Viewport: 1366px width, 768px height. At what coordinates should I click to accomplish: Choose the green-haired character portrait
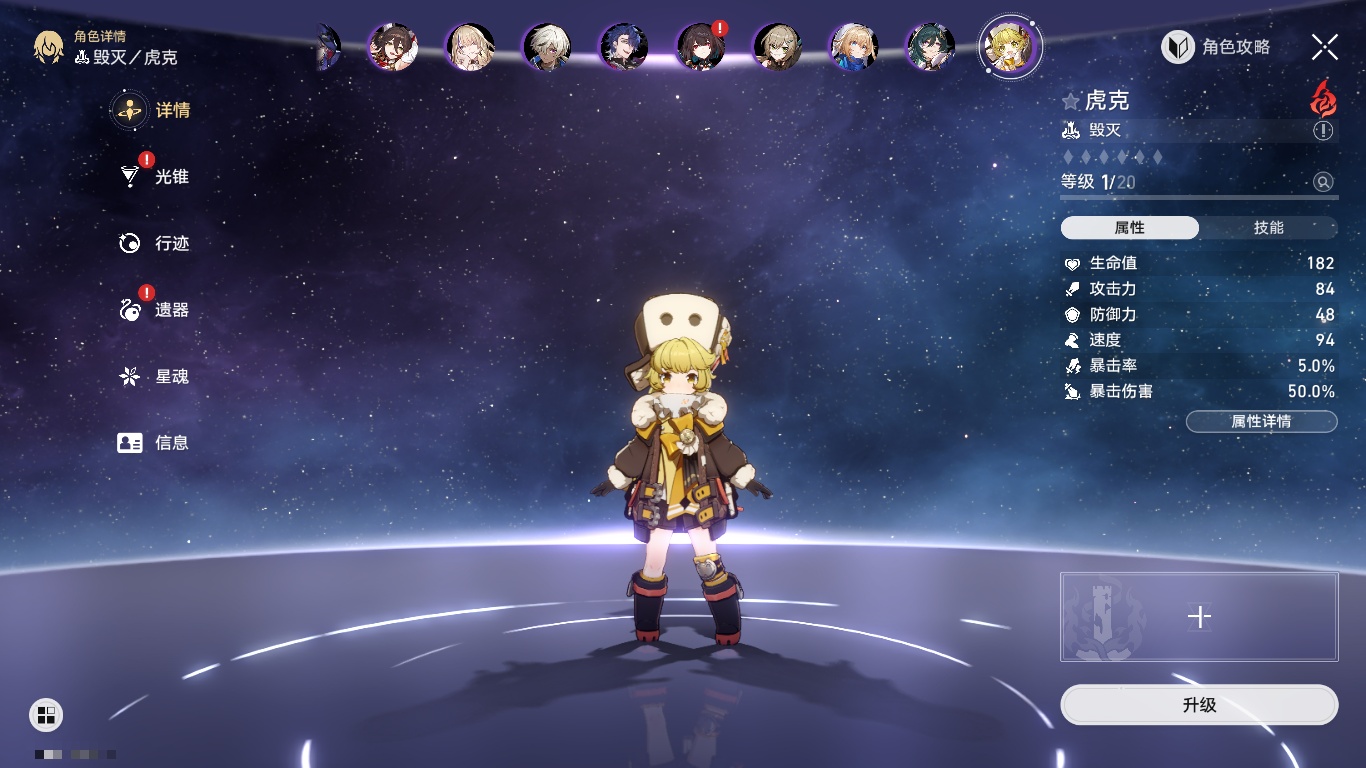(x=929, y=47)
